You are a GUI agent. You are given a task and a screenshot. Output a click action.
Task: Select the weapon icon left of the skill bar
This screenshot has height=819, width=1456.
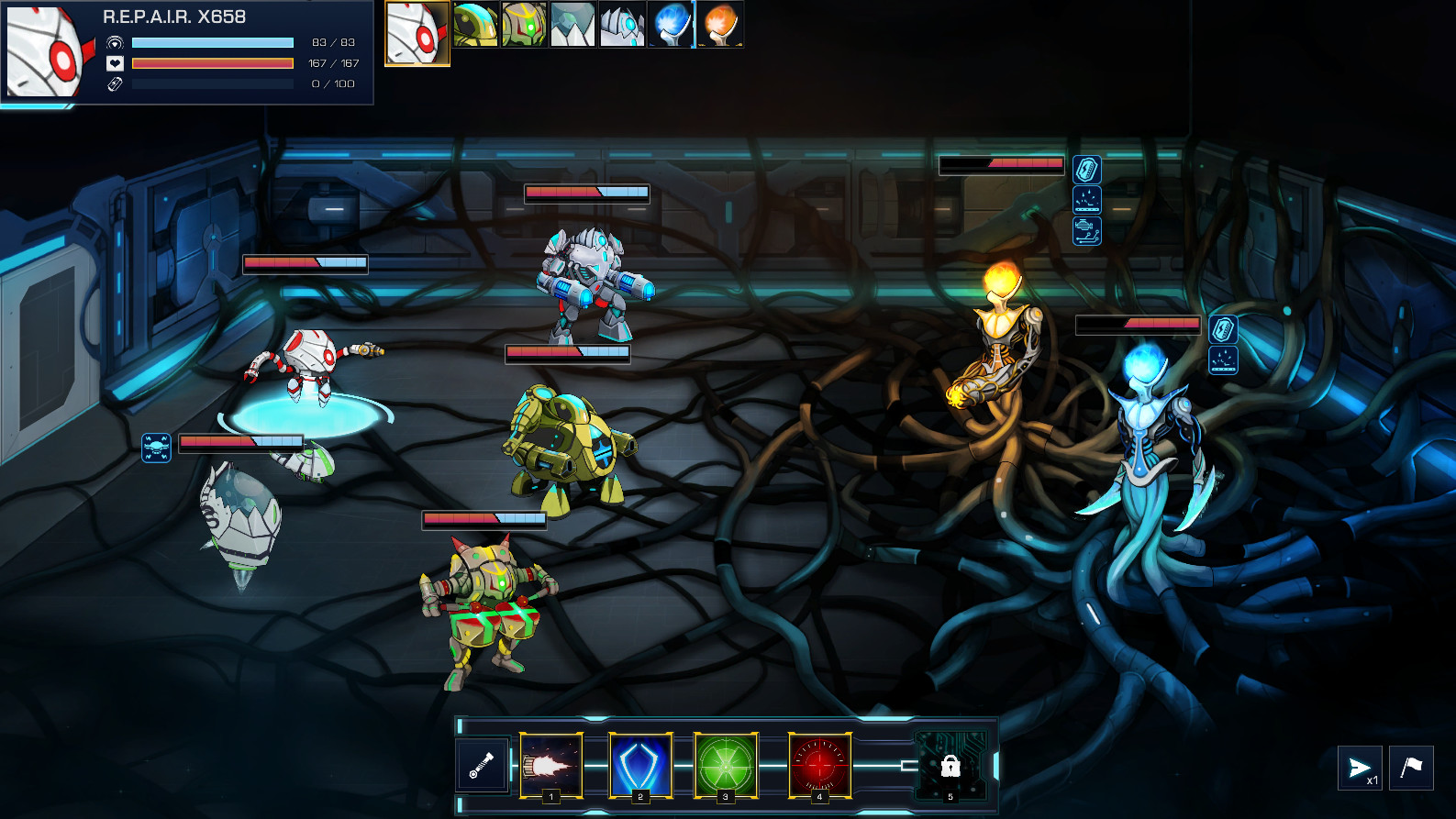[483, 767]
